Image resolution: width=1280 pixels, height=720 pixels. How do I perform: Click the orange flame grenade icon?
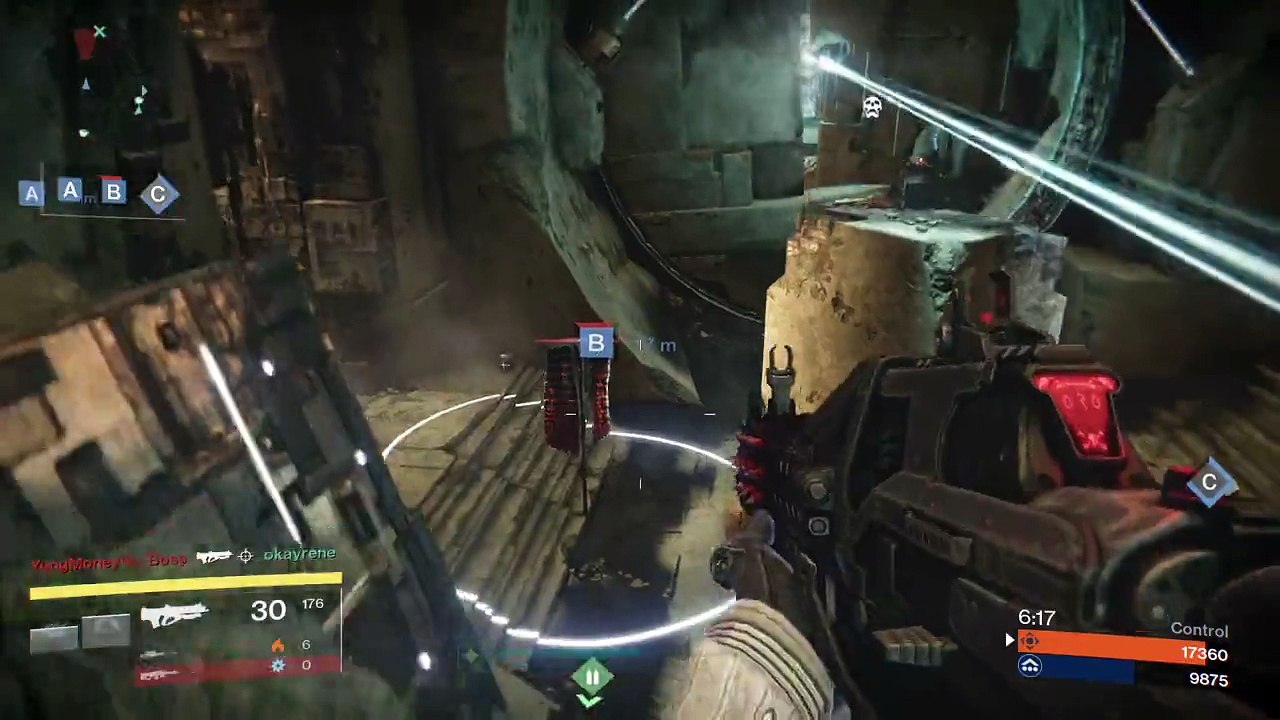click(278, 645)
